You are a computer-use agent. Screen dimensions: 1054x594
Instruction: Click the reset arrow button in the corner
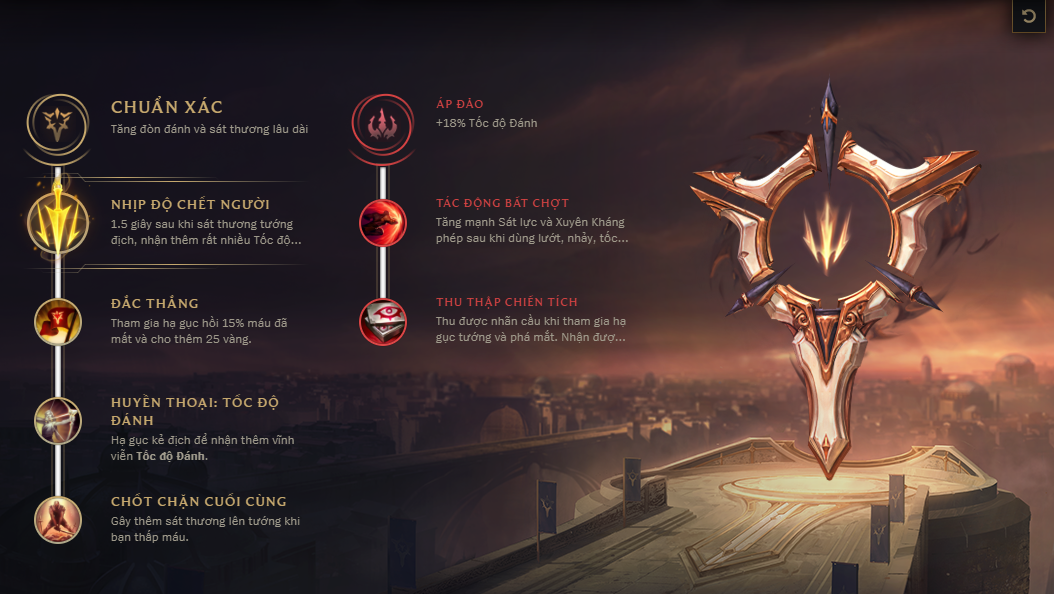pos(1028,17)
